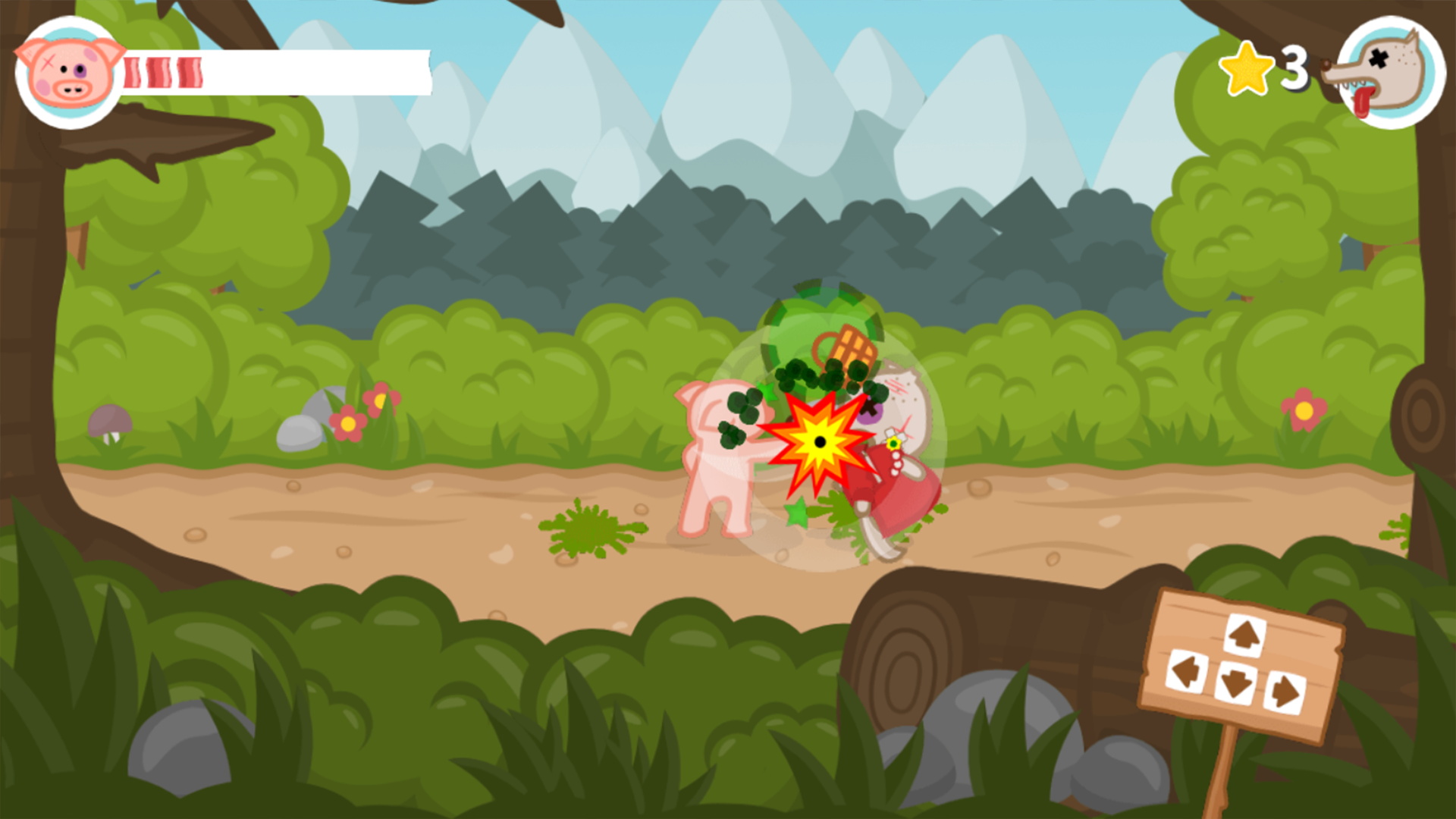Click the star counter showing 3
Screen dimensions: 1456x819
[x=1294, y=67]
